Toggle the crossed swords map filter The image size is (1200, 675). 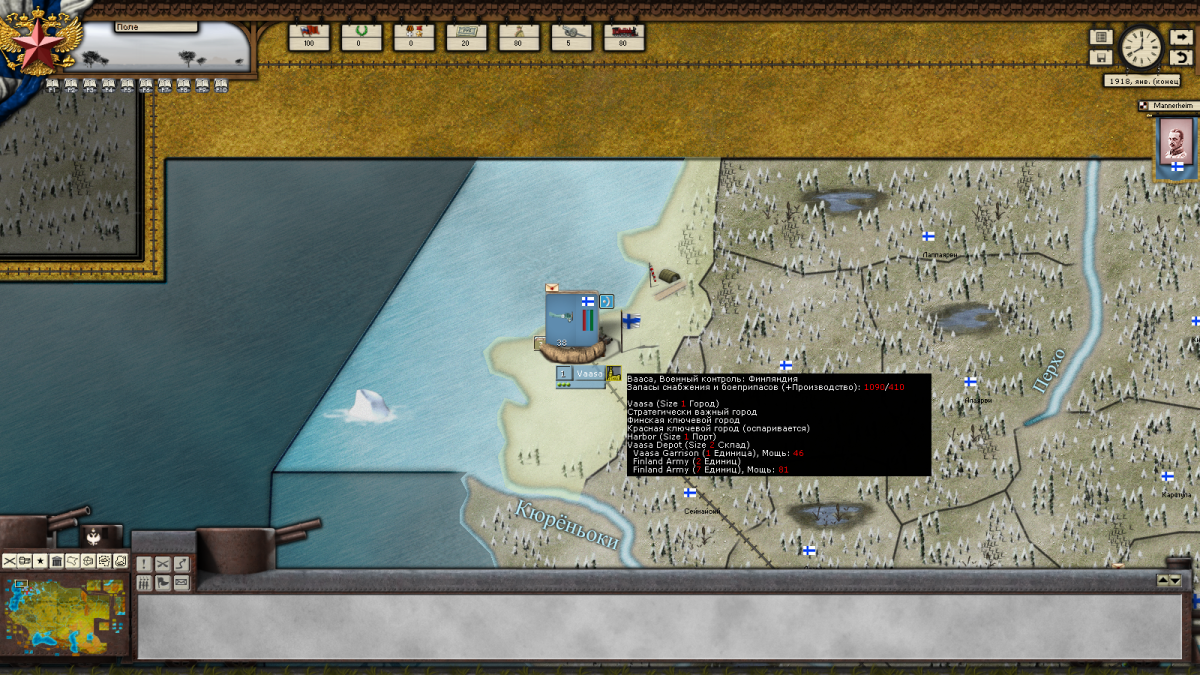tap(10, 561)
